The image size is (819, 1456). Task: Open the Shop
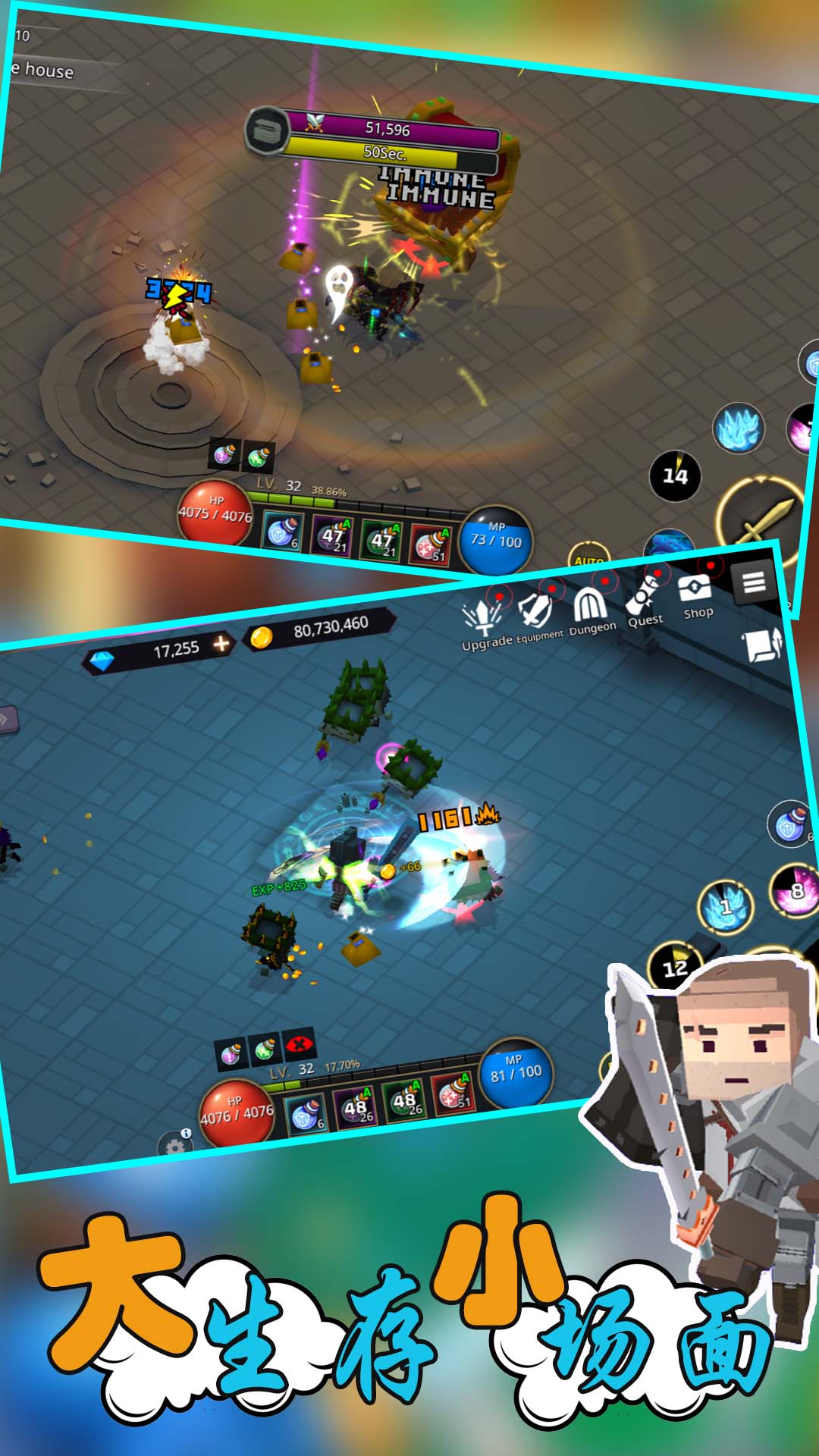pos(695,595)
